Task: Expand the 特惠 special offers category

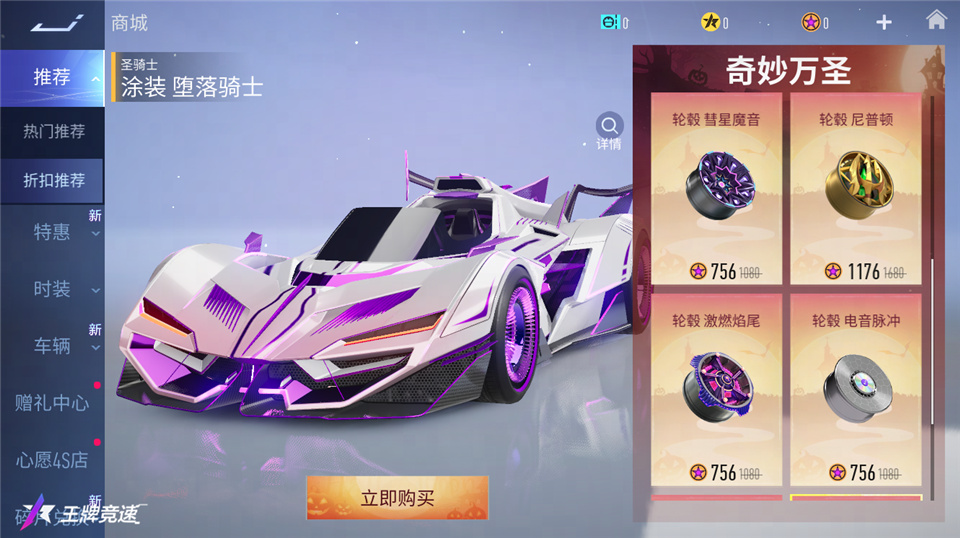Action: coord(52,232)
